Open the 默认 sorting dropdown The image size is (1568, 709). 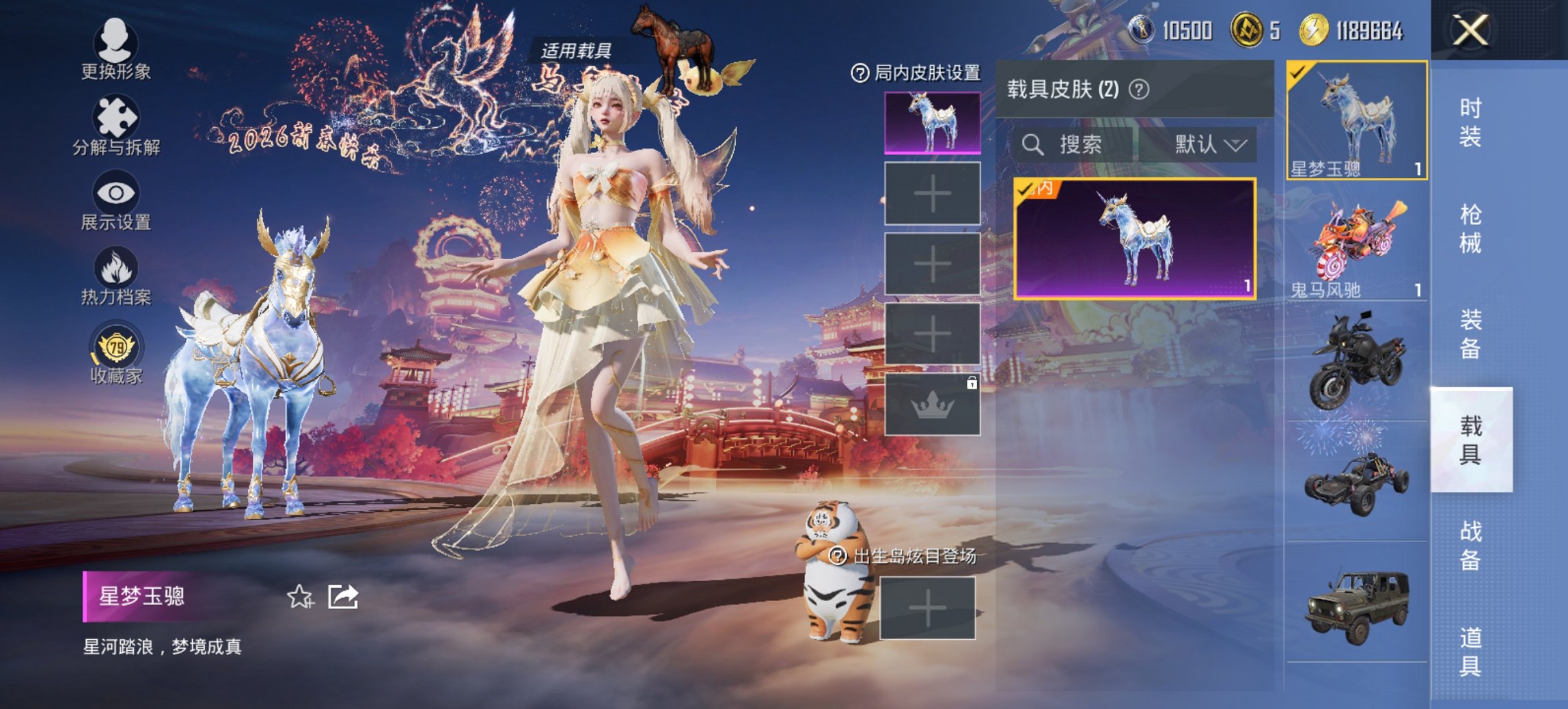pyautogui.click(x=1211, y=144)
